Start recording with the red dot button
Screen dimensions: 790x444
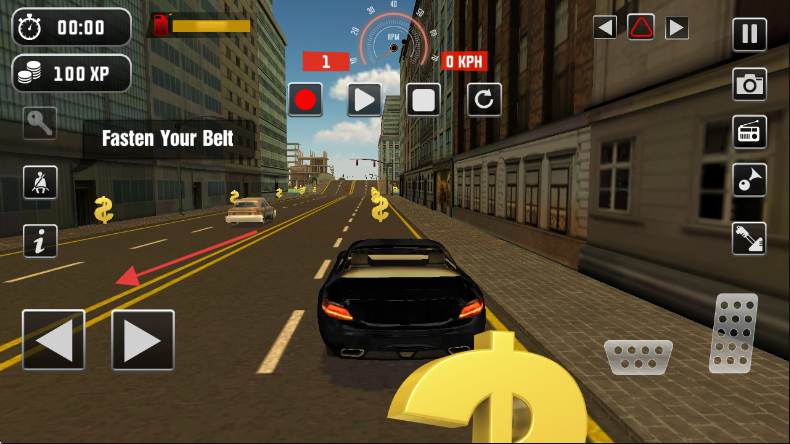coord(305,99)
